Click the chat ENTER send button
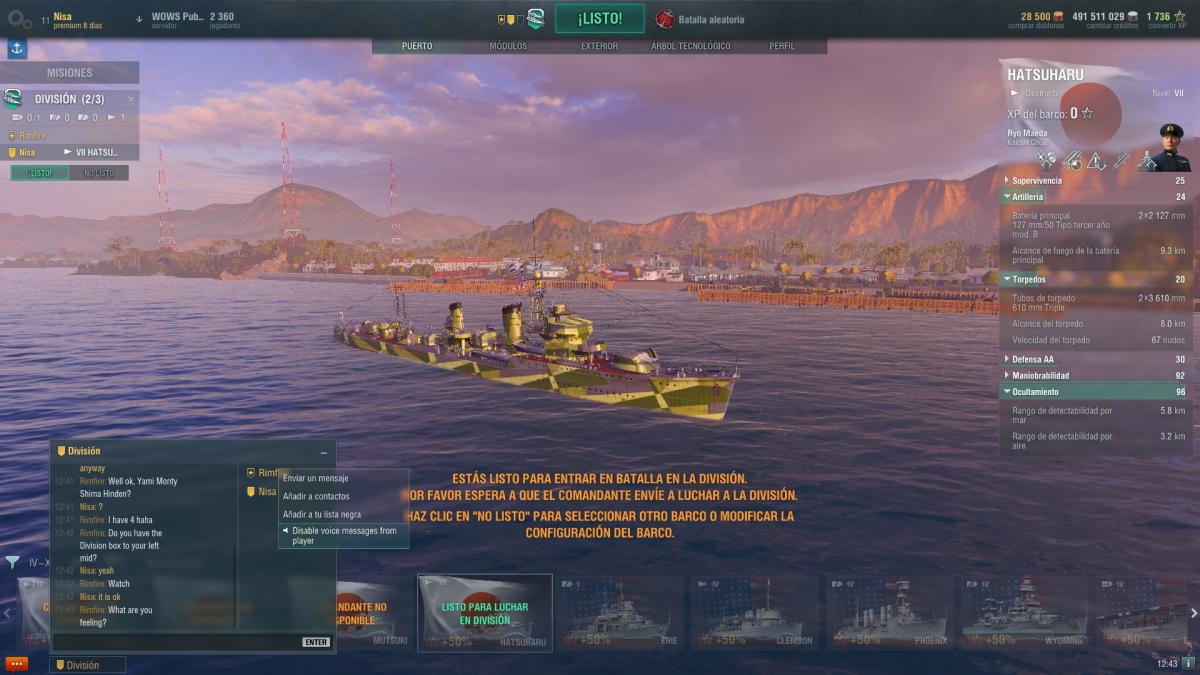The width and height of the screenshot is (1200, 675). [316, 642]
